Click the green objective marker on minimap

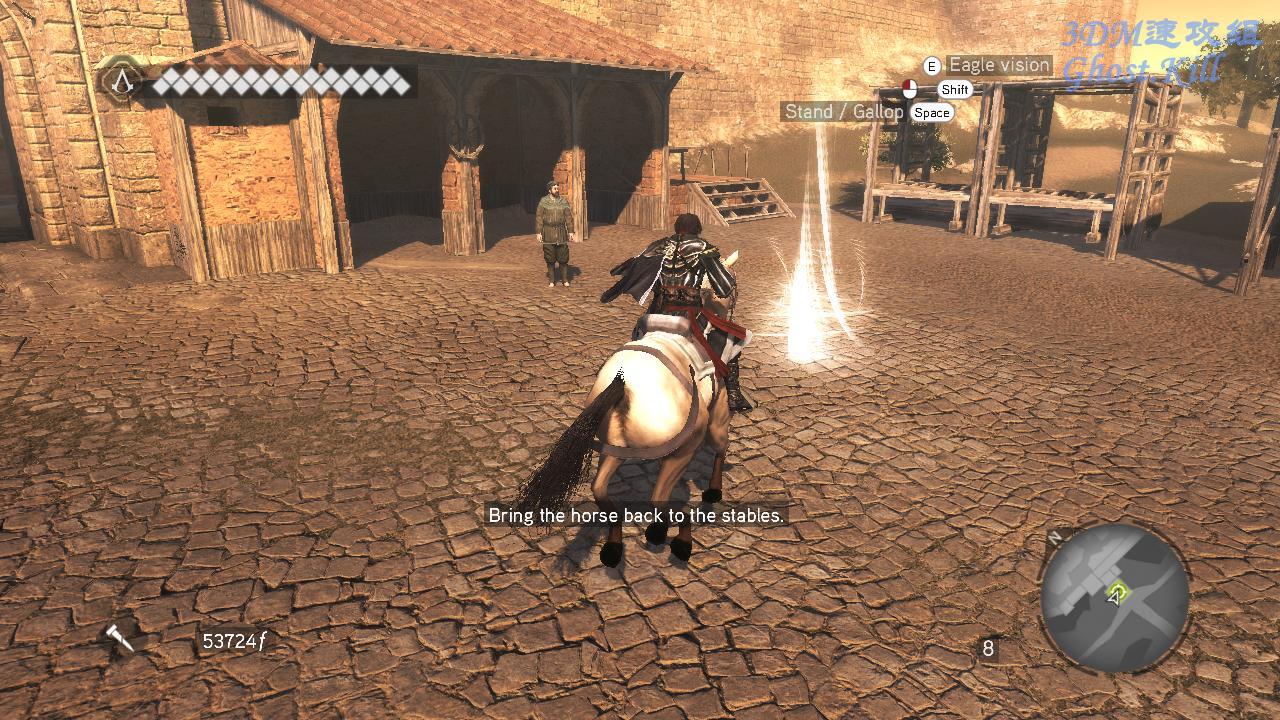[1119, 592]
